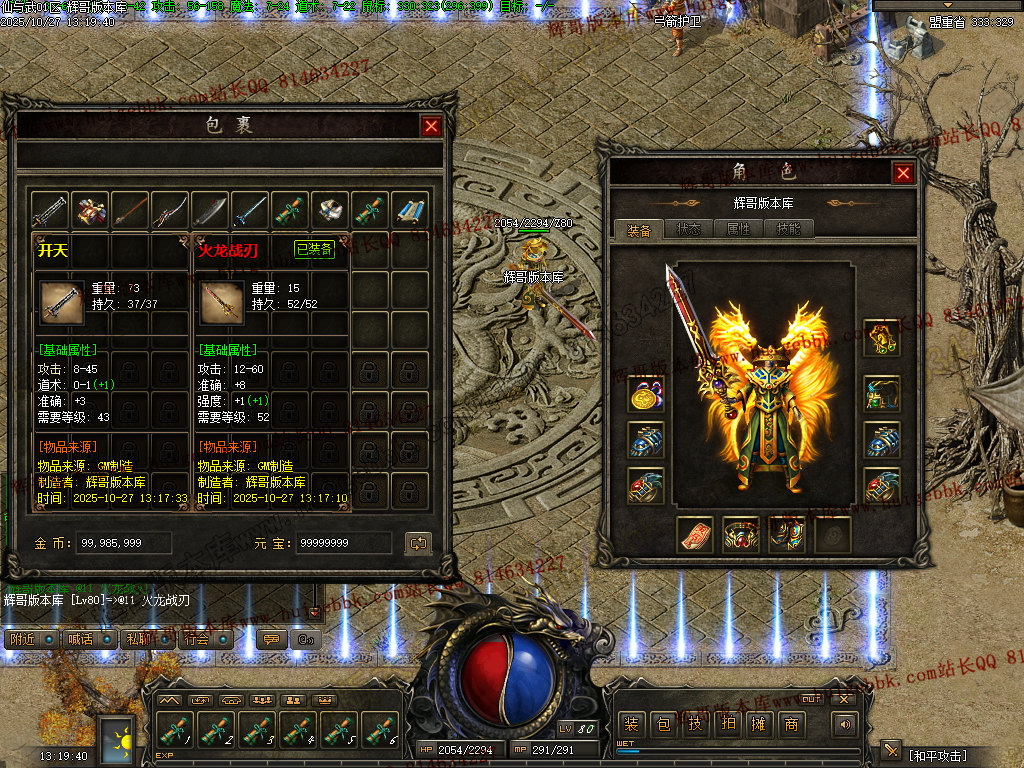1024x768 pixels.
Task: Open the 拍 auction button
Action: (727, 724)
